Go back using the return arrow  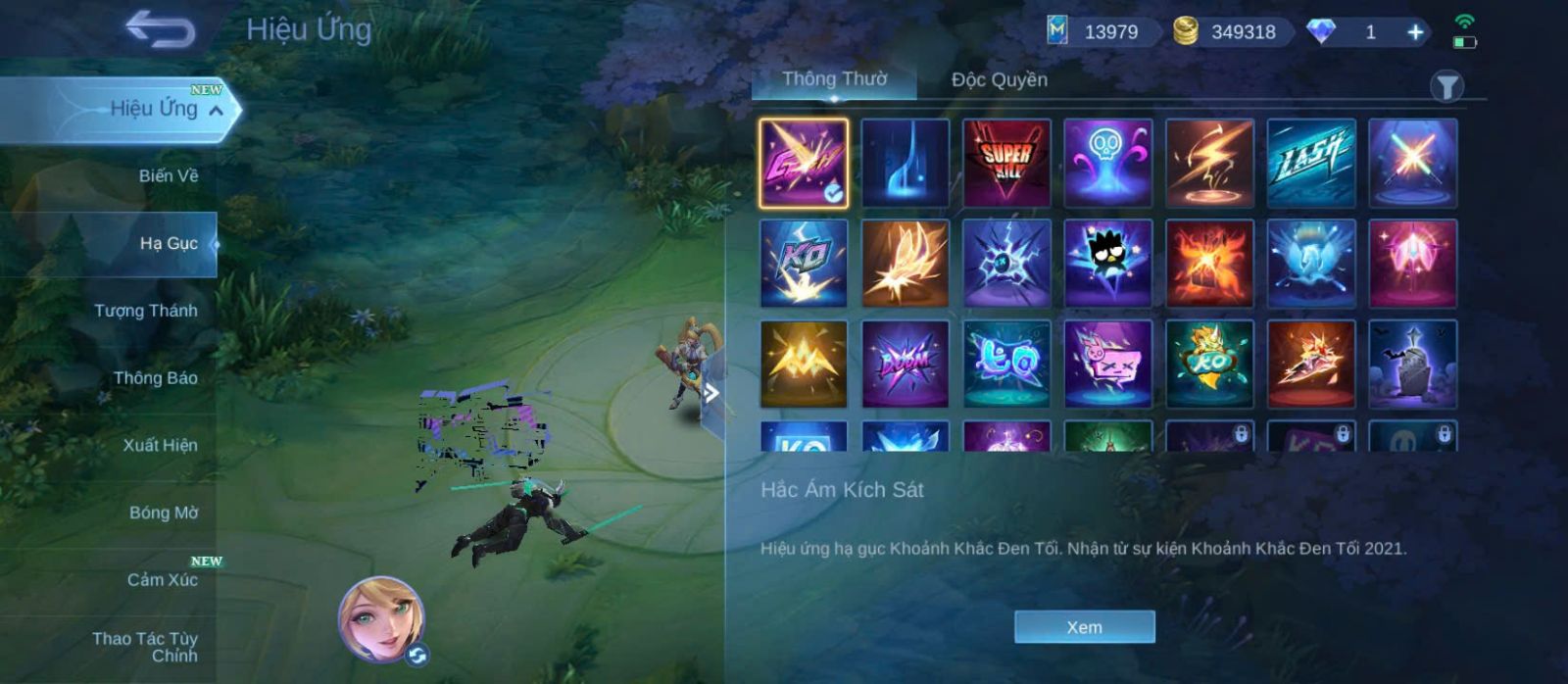(160, 29)
